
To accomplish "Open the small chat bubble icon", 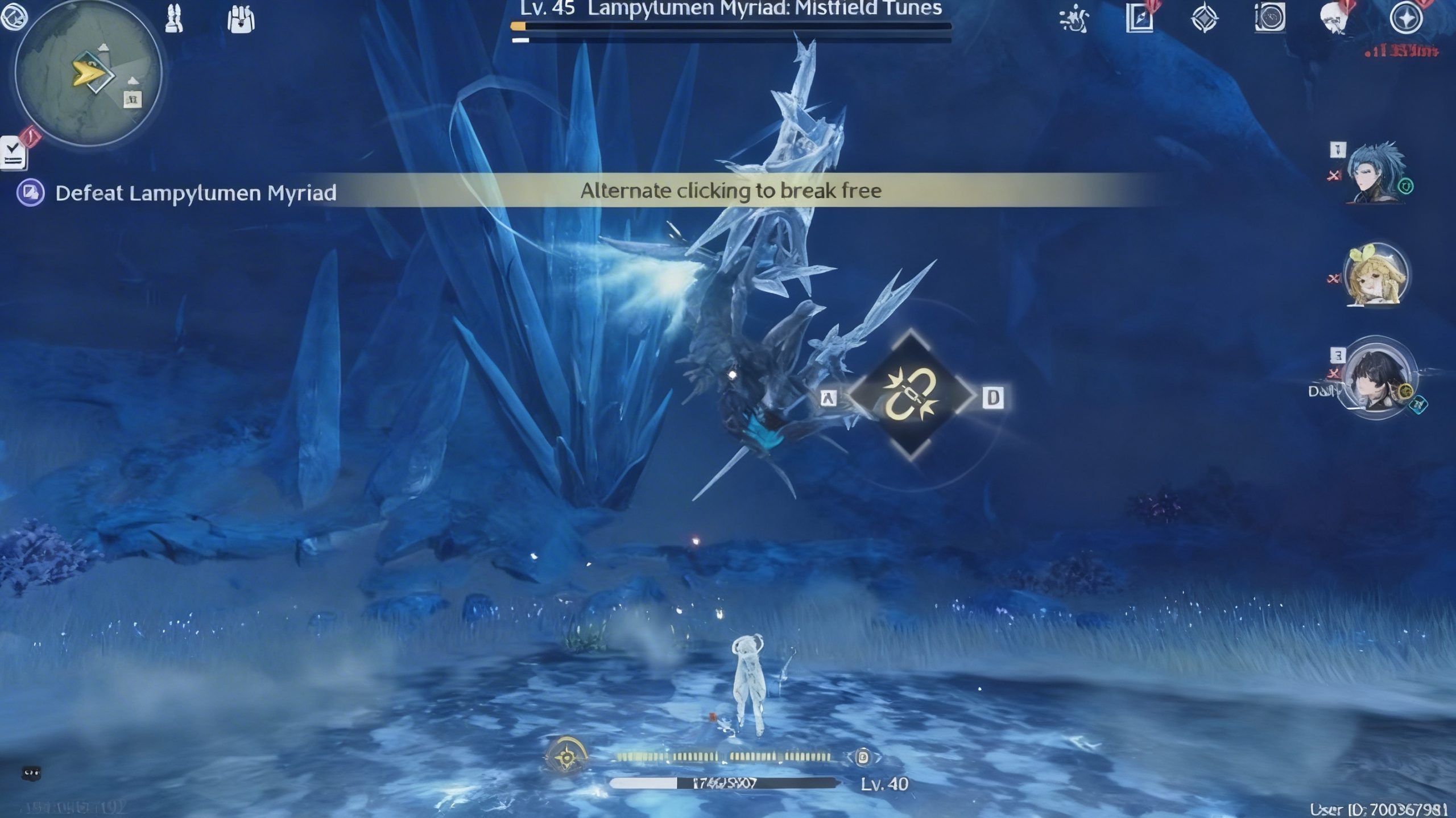I will tap(31, 772).
